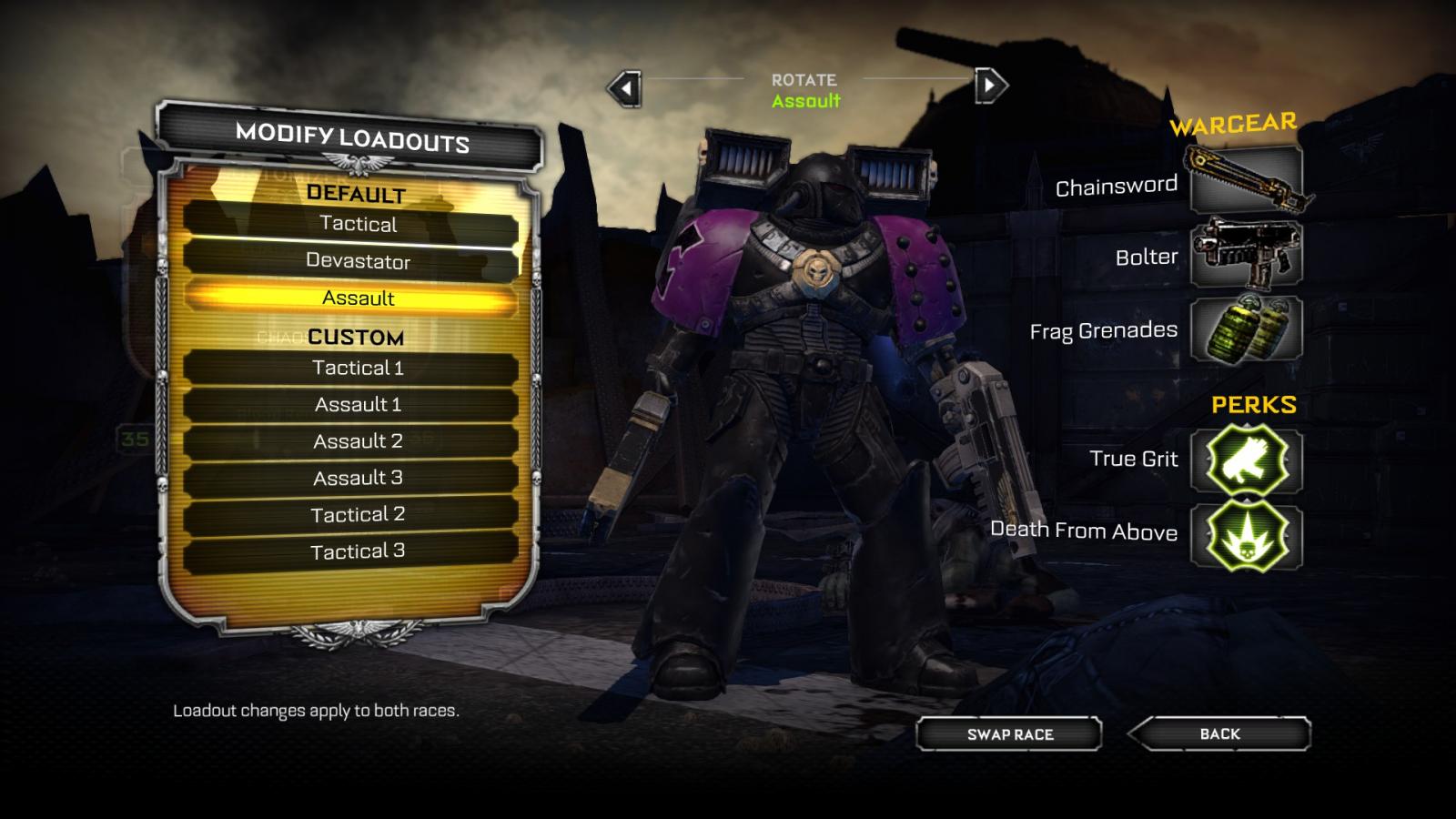Select the Tactical 3 custom loadout
The height and width of the screenshot is (819, 1456).
pos(358,551)
